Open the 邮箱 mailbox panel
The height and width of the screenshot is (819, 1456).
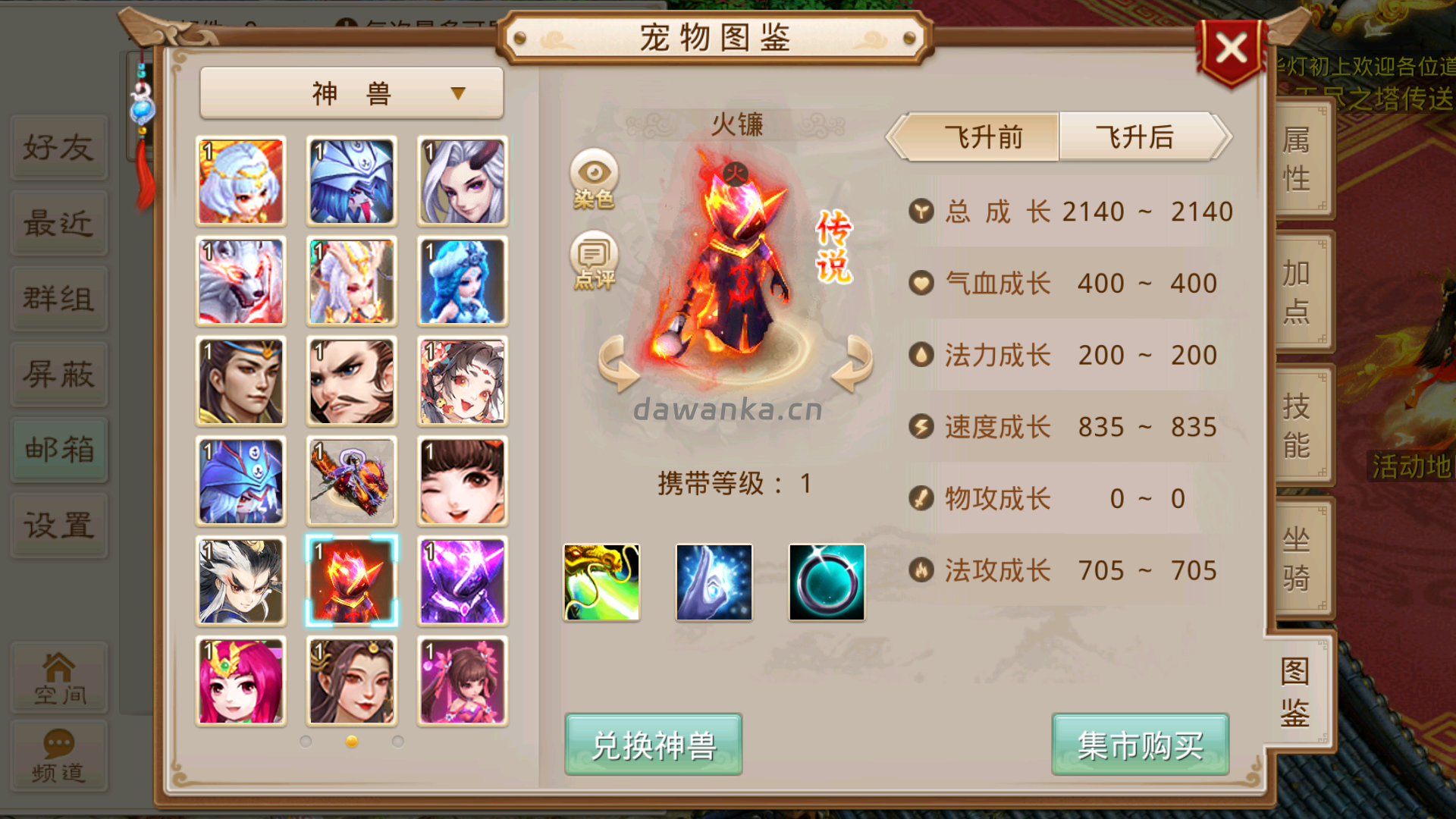pos(59,450)
